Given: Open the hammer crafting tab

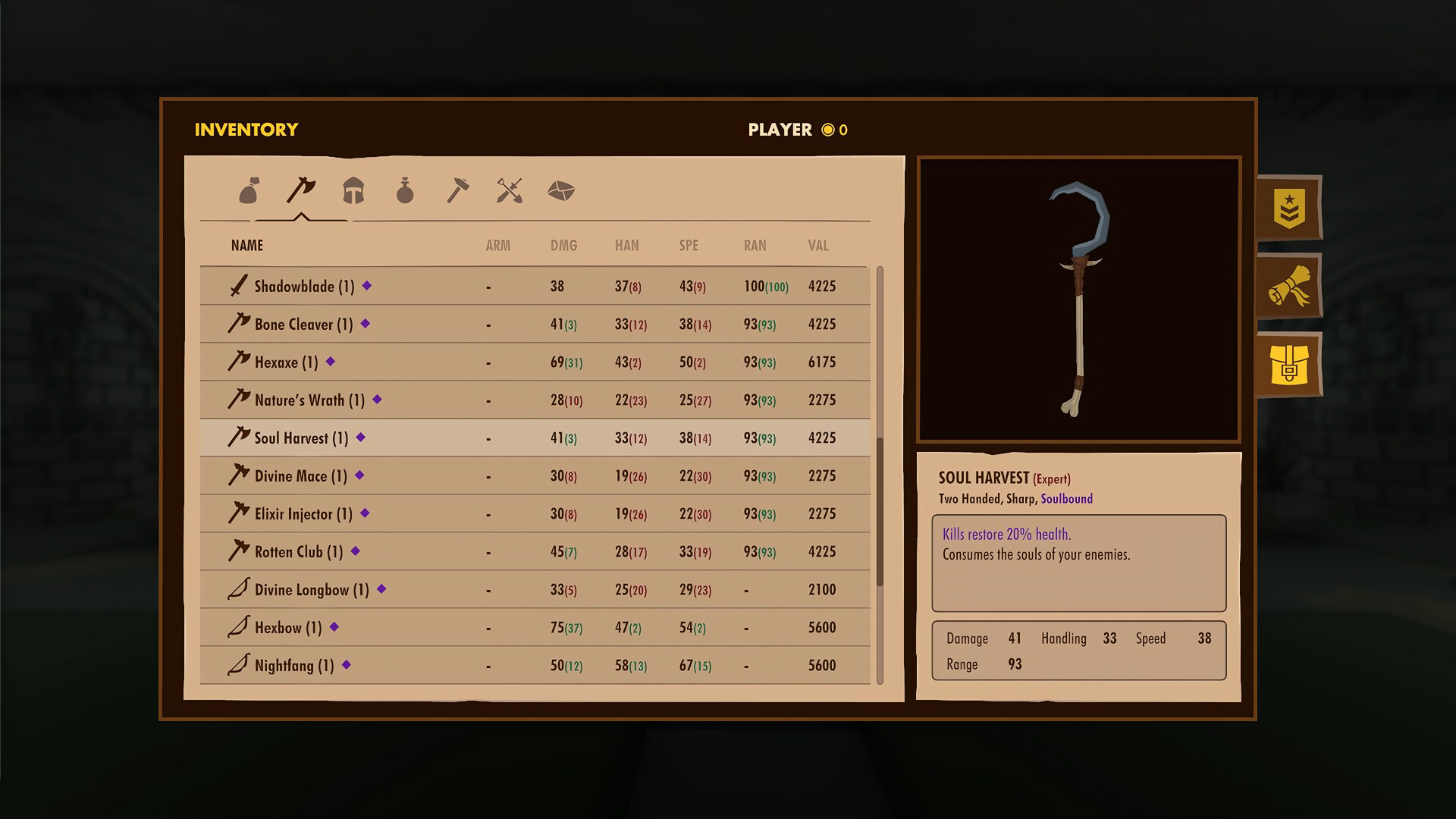Looking at the screenshot, I should pos(458,191).
